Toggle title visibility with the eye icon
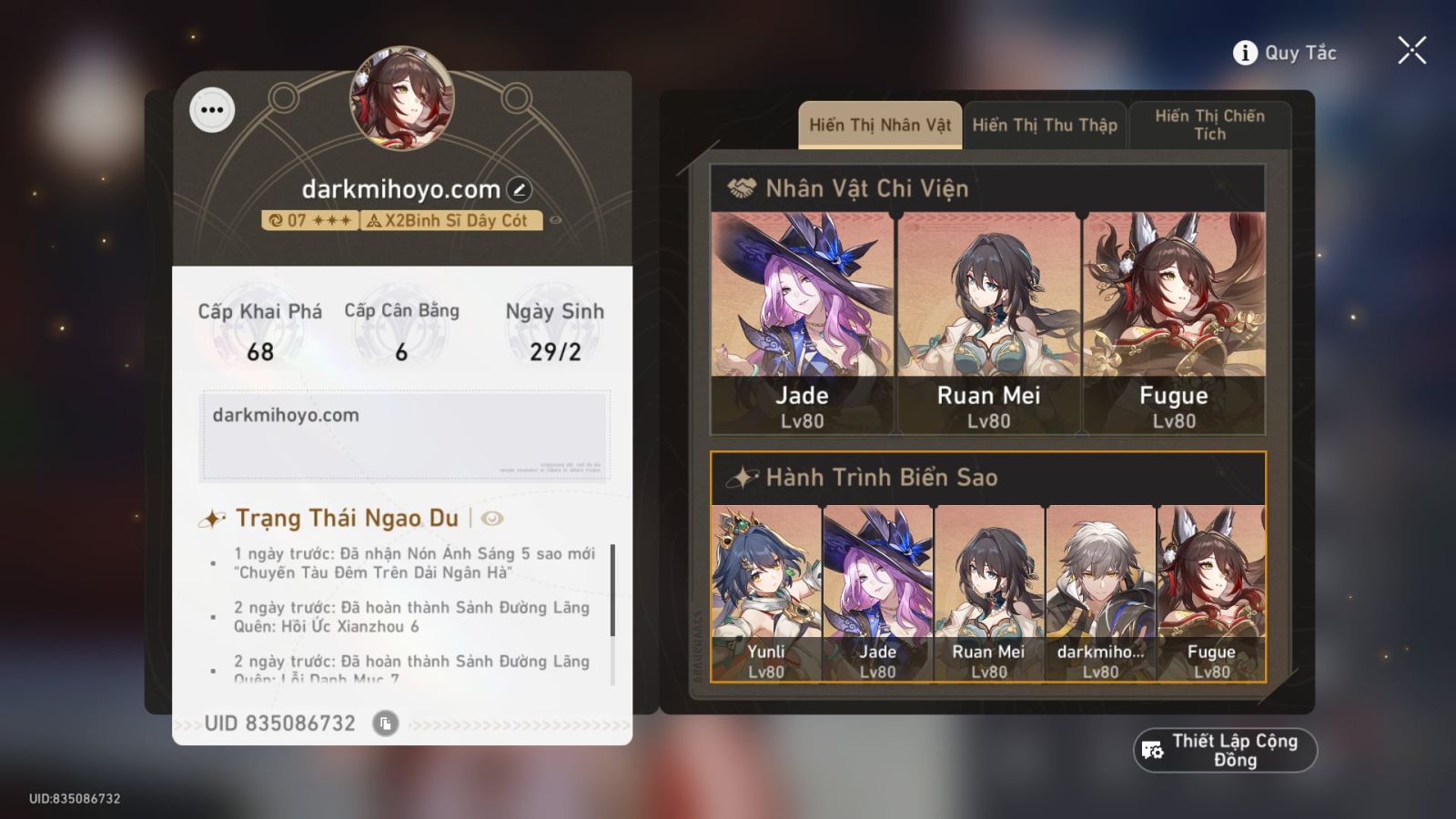This screenshot has width=1456, height=819. [x=558, y=220]
